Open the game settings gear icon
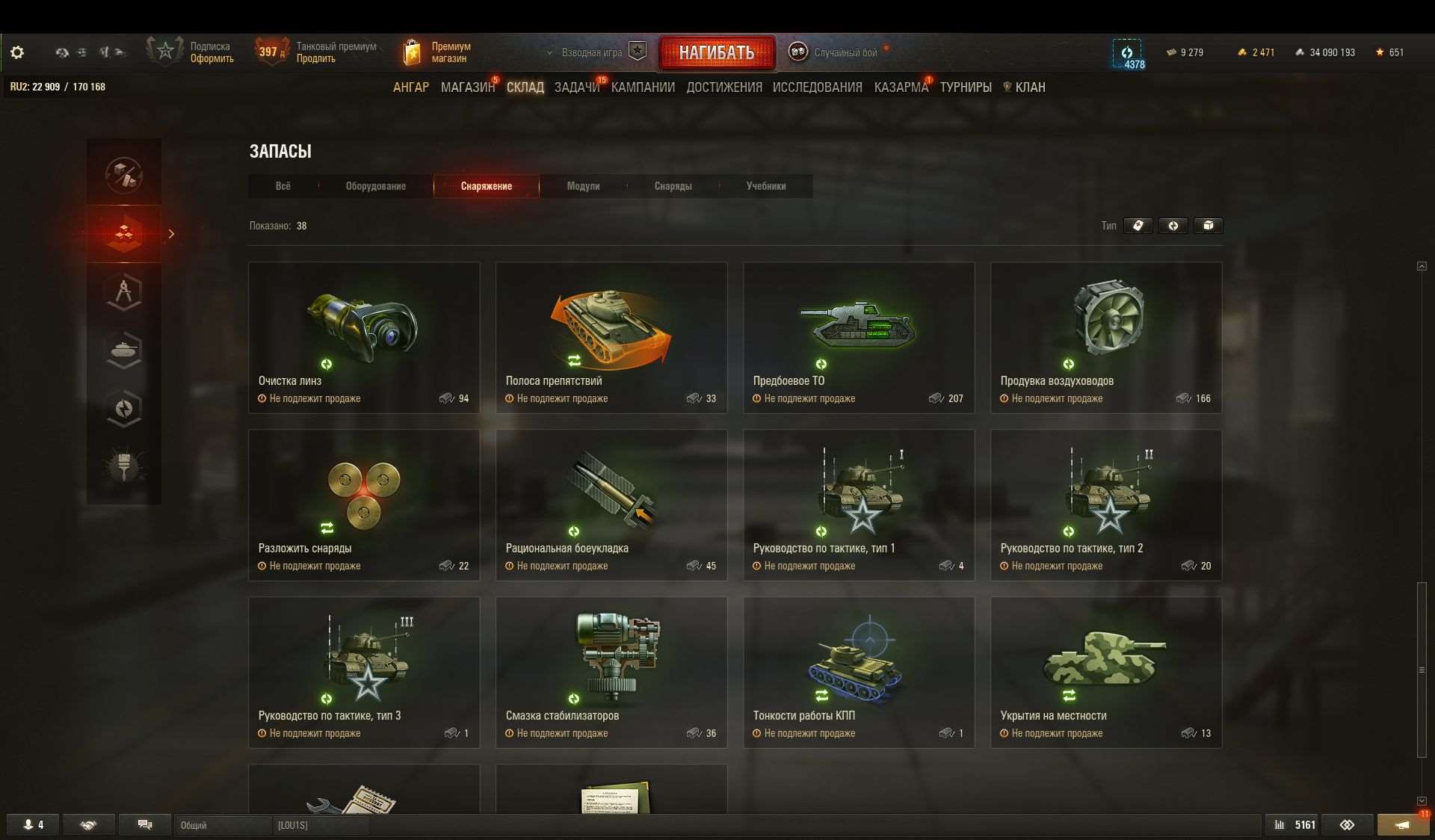Viewport: 1435px width, 840px height. [x=16, y=52]
